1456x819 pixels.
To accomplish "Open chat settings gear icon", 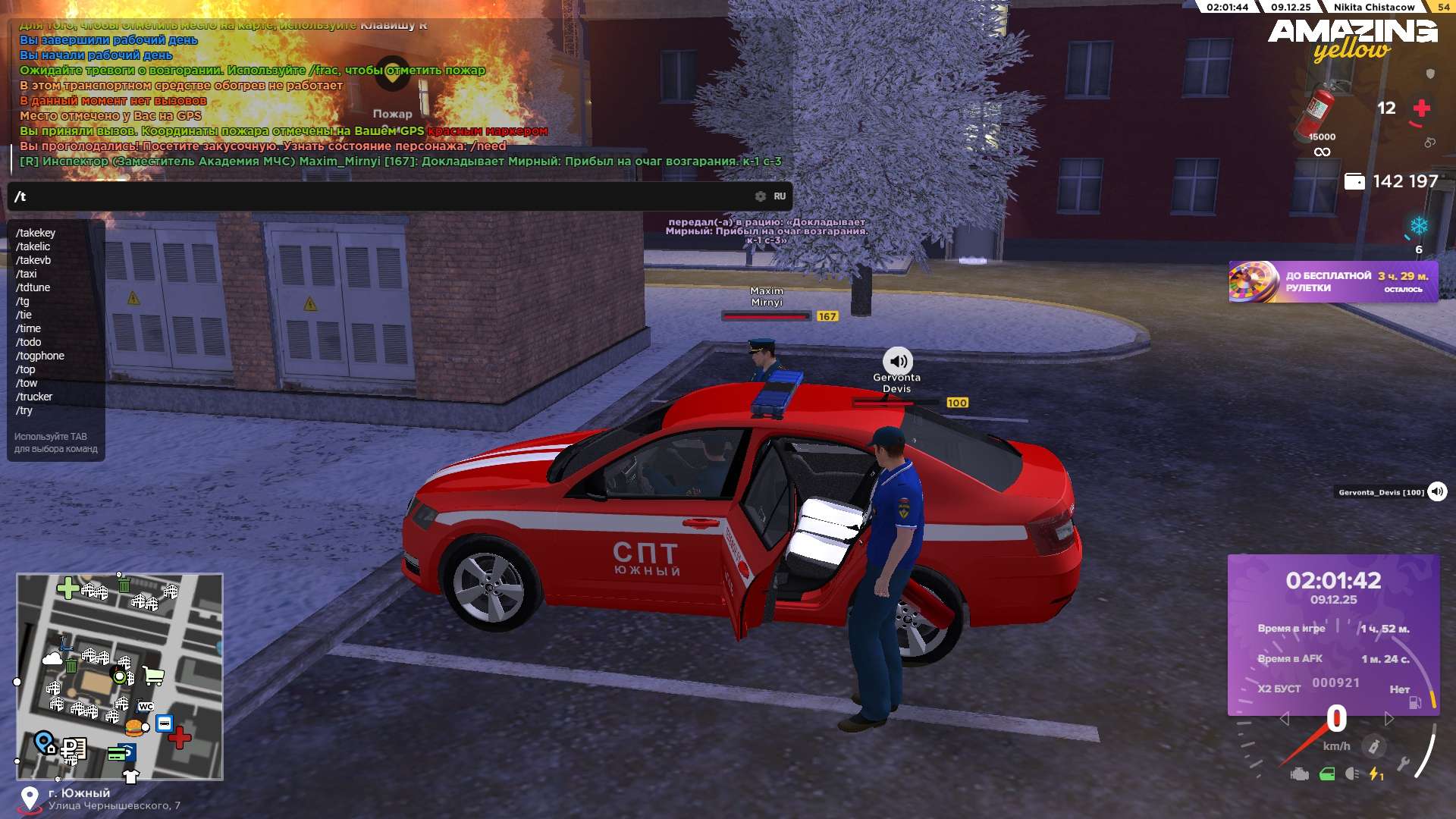I will coord(760,196).
